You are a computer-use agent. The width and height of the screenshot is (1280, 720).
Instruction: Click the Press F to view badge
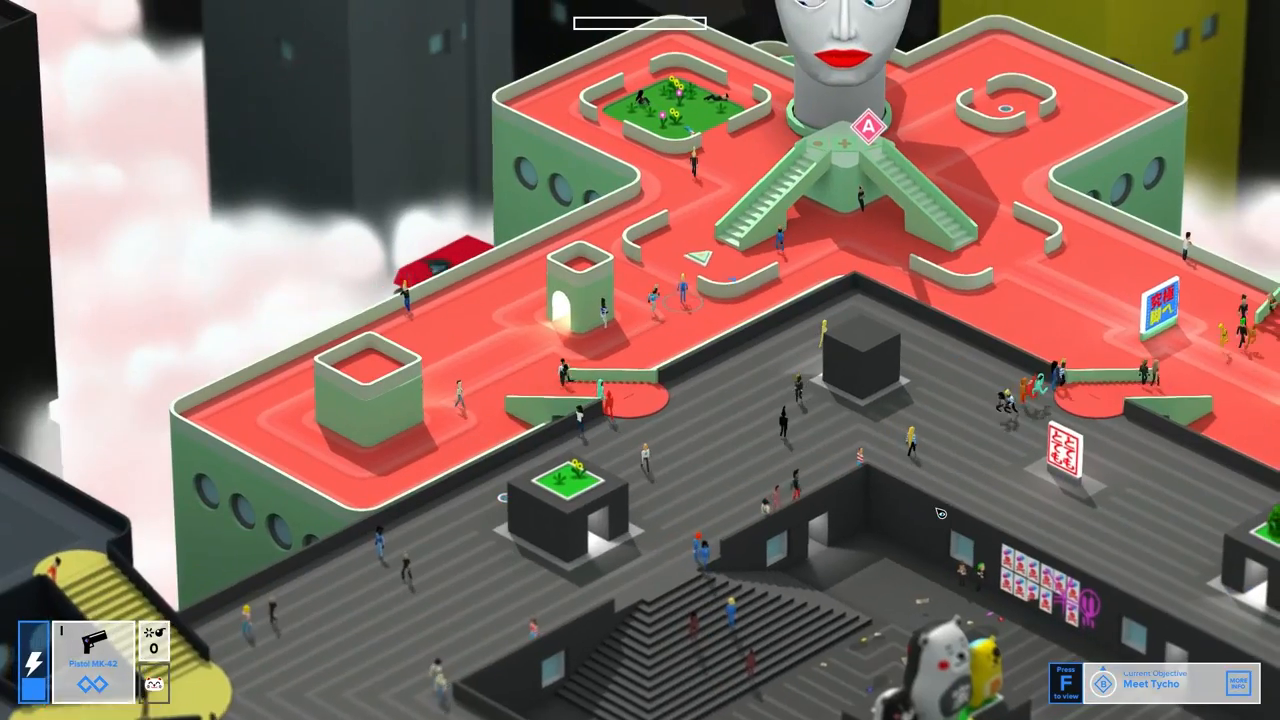pos(1066,683)
